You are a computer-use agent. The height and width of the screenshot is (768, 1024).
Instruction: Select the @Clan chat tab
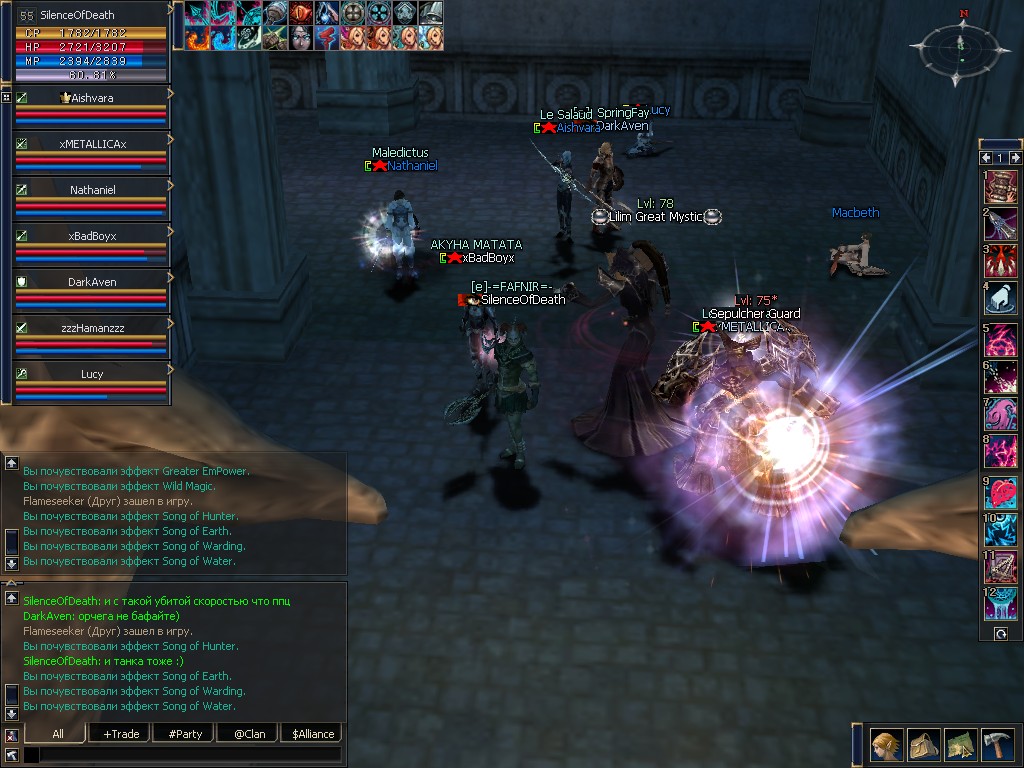(248, 733)
